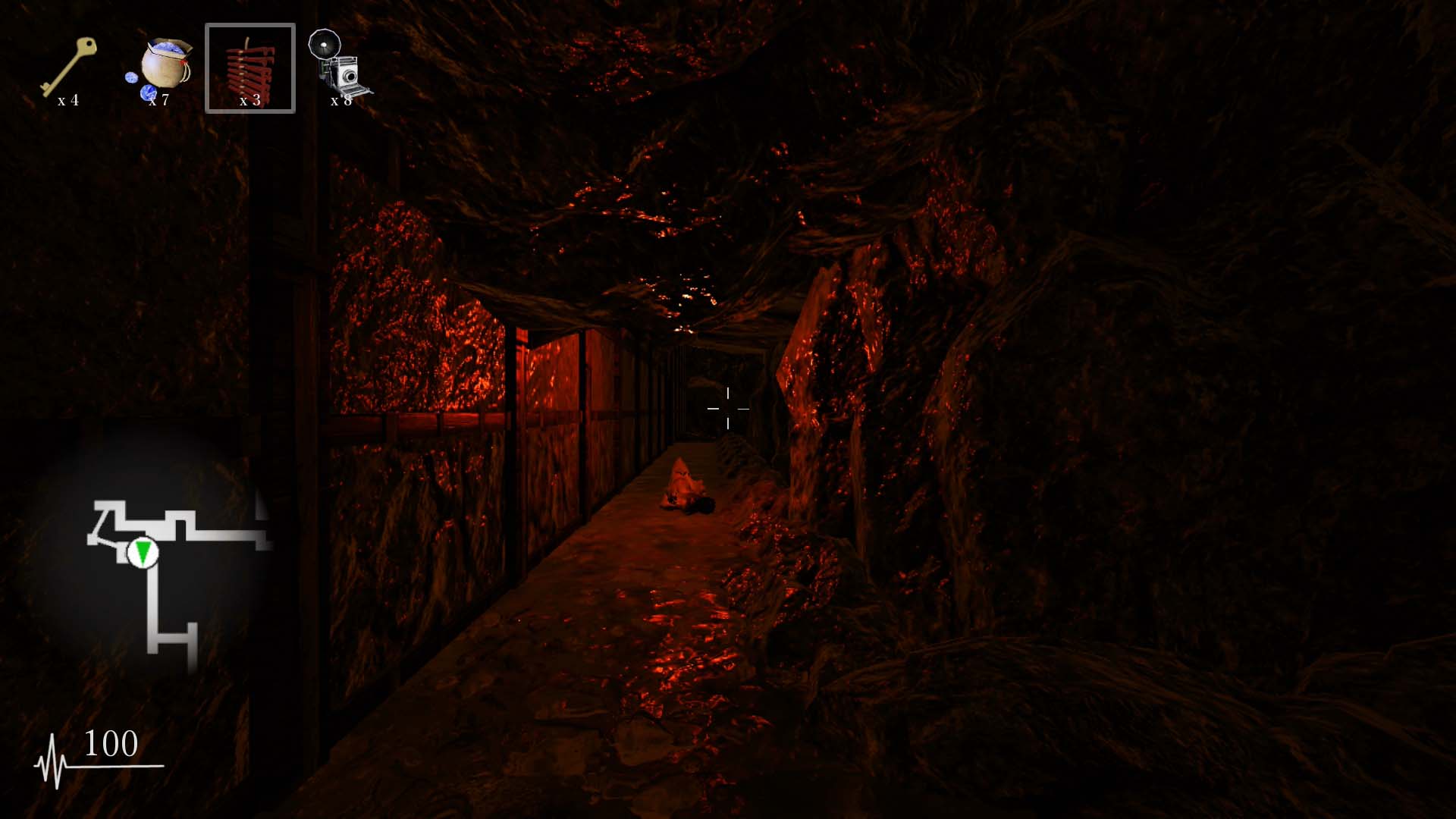Image resolution: width=1456 pixels, height=819 pixels.
Task: Click the firecrackers count label x3
Action: [250, 102]
